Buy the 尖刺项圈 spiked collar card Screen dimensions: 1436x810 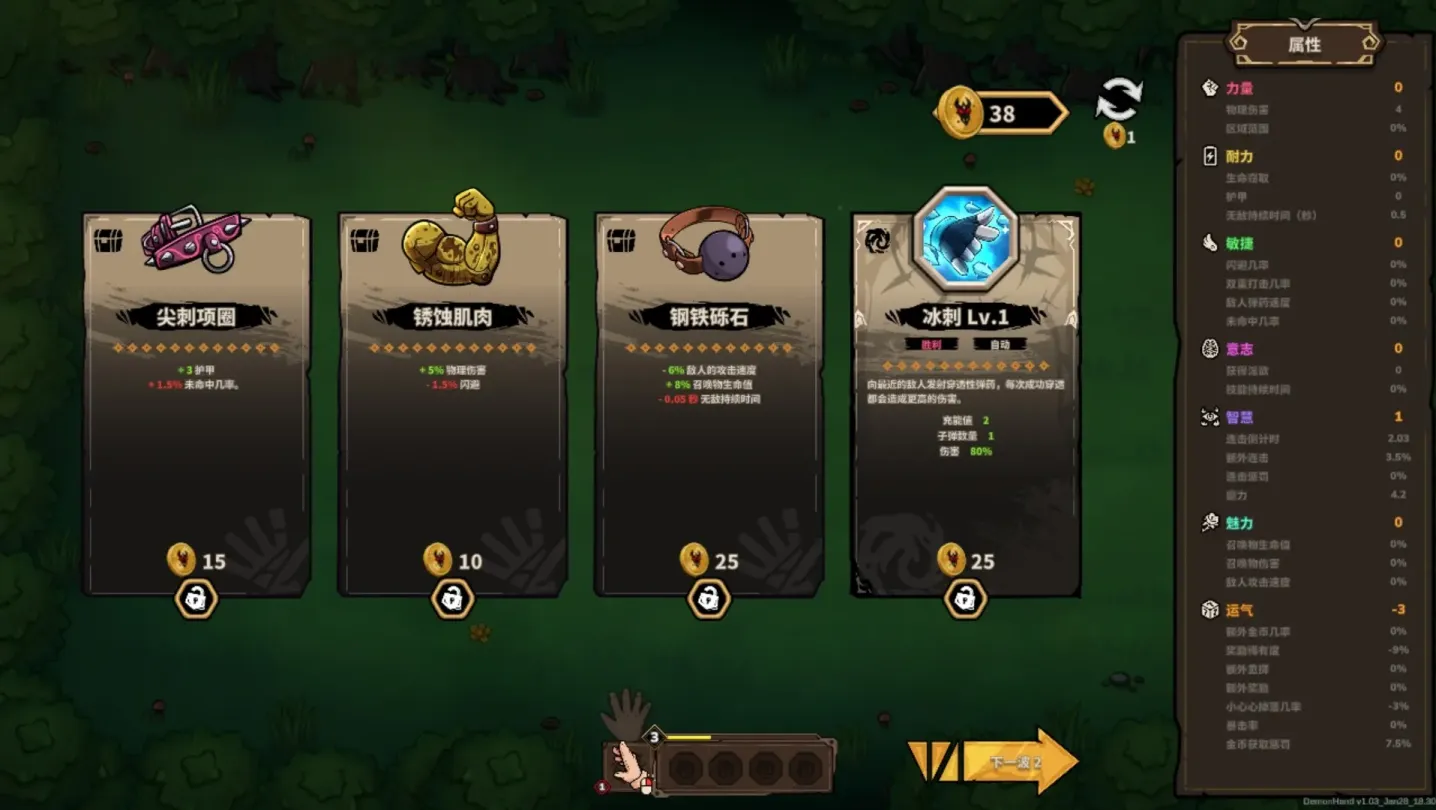click(x=197, y=400)
